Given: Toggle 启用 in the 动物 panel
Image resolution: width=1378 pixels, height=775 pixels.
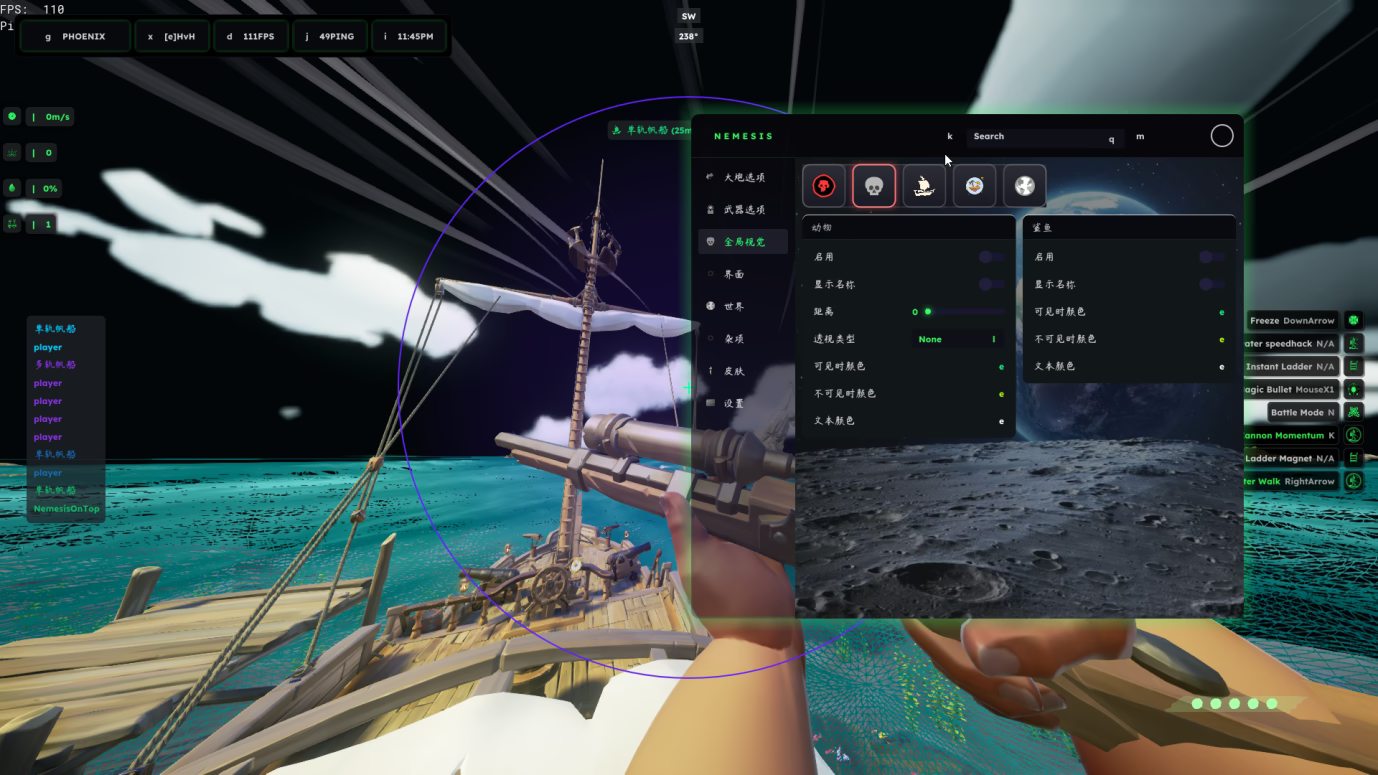Looking at the screenshot, I should 991,257.
